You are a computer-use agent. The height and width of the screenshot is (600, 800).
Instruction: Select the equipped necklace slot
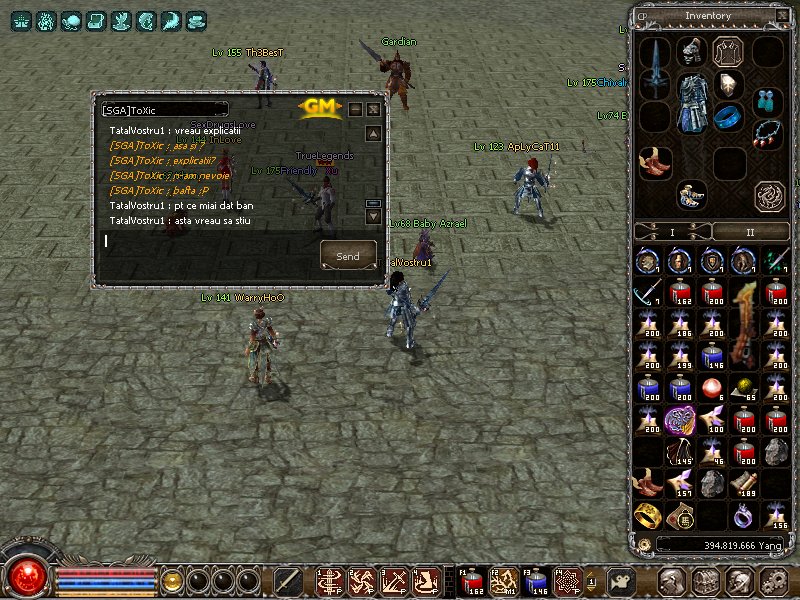click(x=767, y=133)
